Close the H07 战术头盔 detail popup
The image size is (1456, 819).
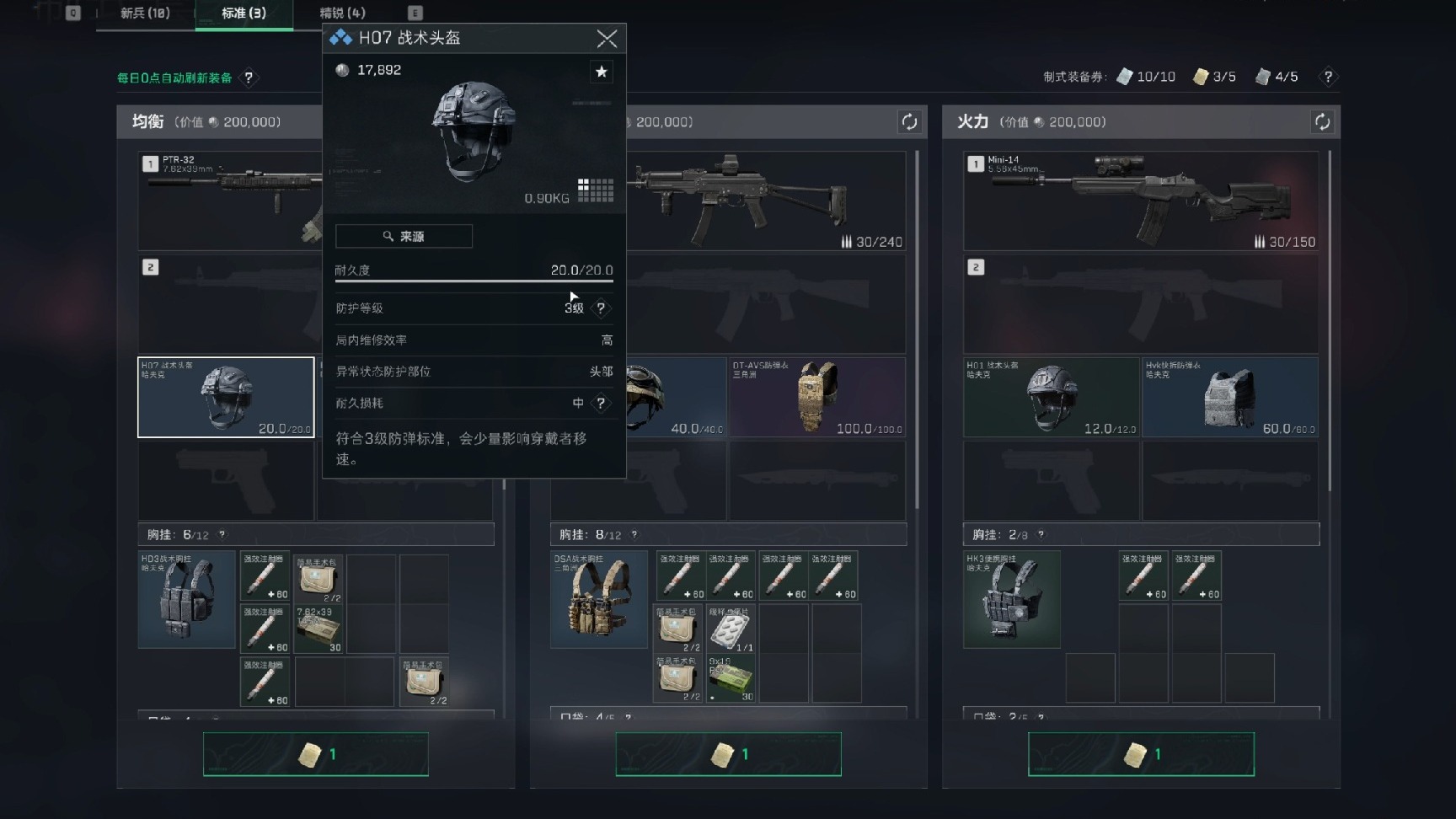click(607, 39)
